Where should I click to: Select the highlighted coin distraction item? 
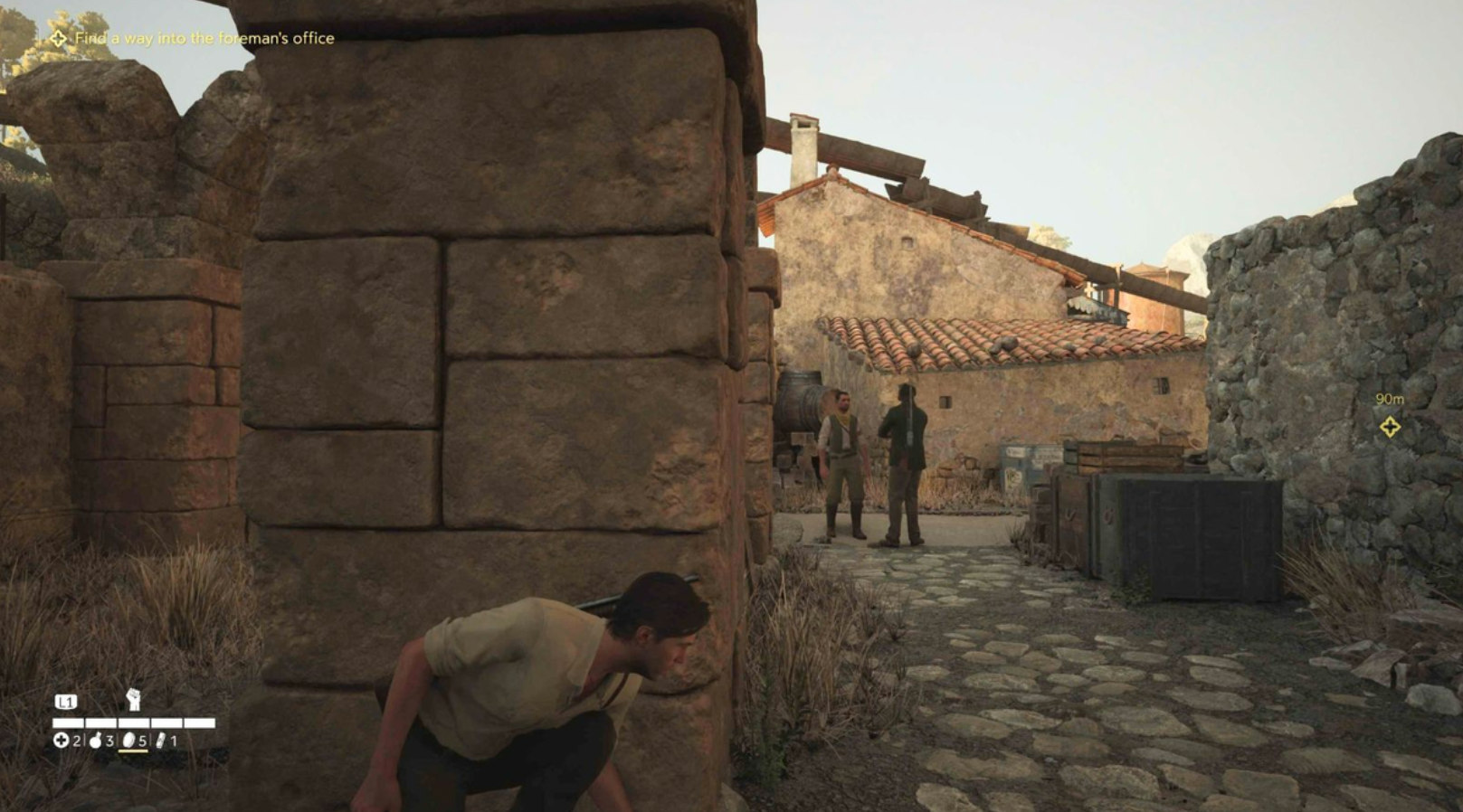tap(128, 741)
